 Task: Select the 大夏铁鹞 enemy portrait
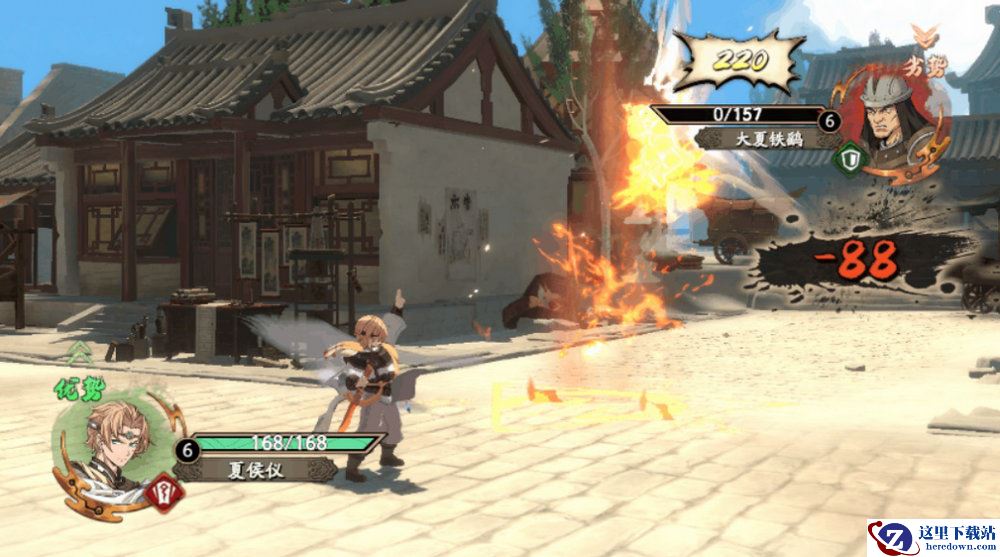pyautogui.click(x=889, y=123)
